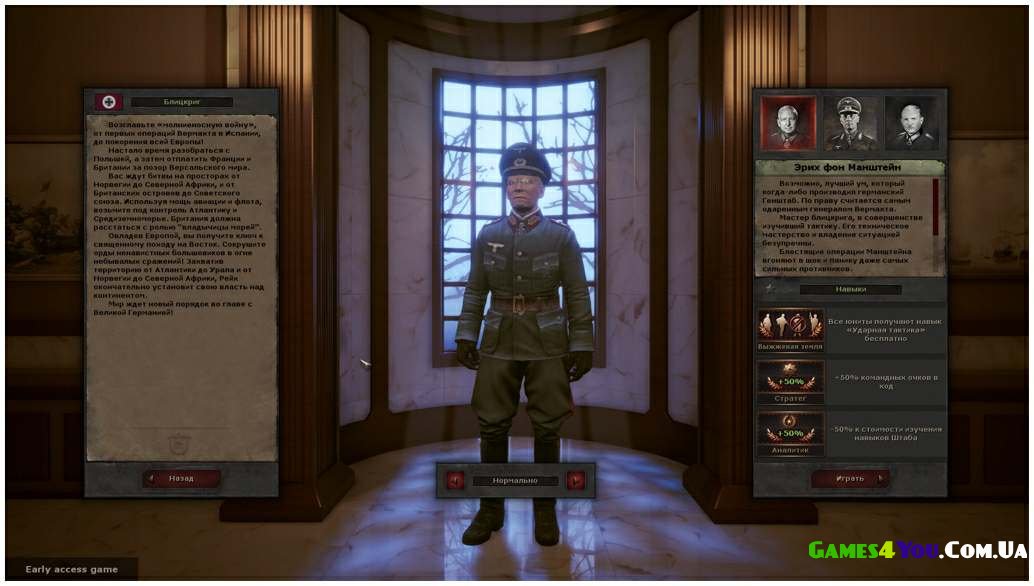This screenshot has width=1034, height=586.
Task: Choose the general wearing a peaked cap
Action: click(x=849, y=122)
